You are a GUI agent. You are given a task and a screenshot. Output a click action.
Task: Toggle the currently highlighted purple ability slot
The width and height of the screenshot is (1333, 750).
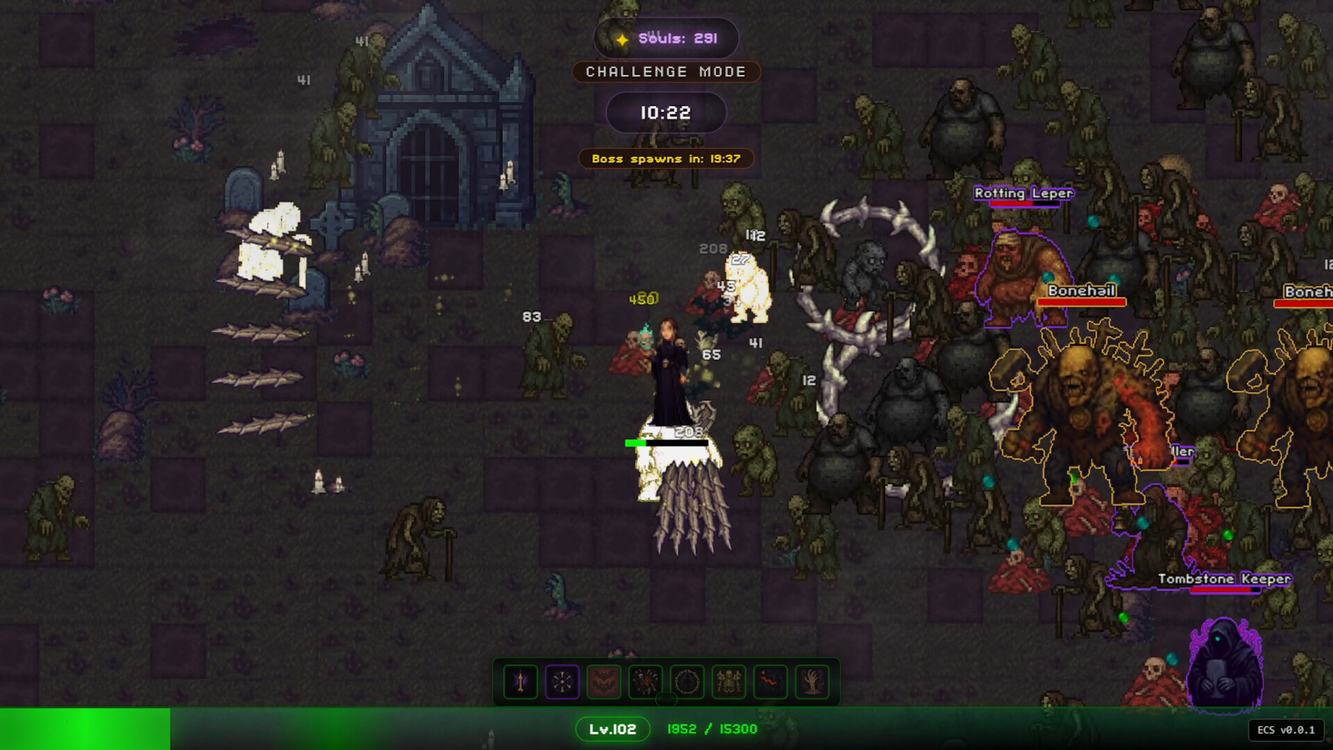point(561,681)
